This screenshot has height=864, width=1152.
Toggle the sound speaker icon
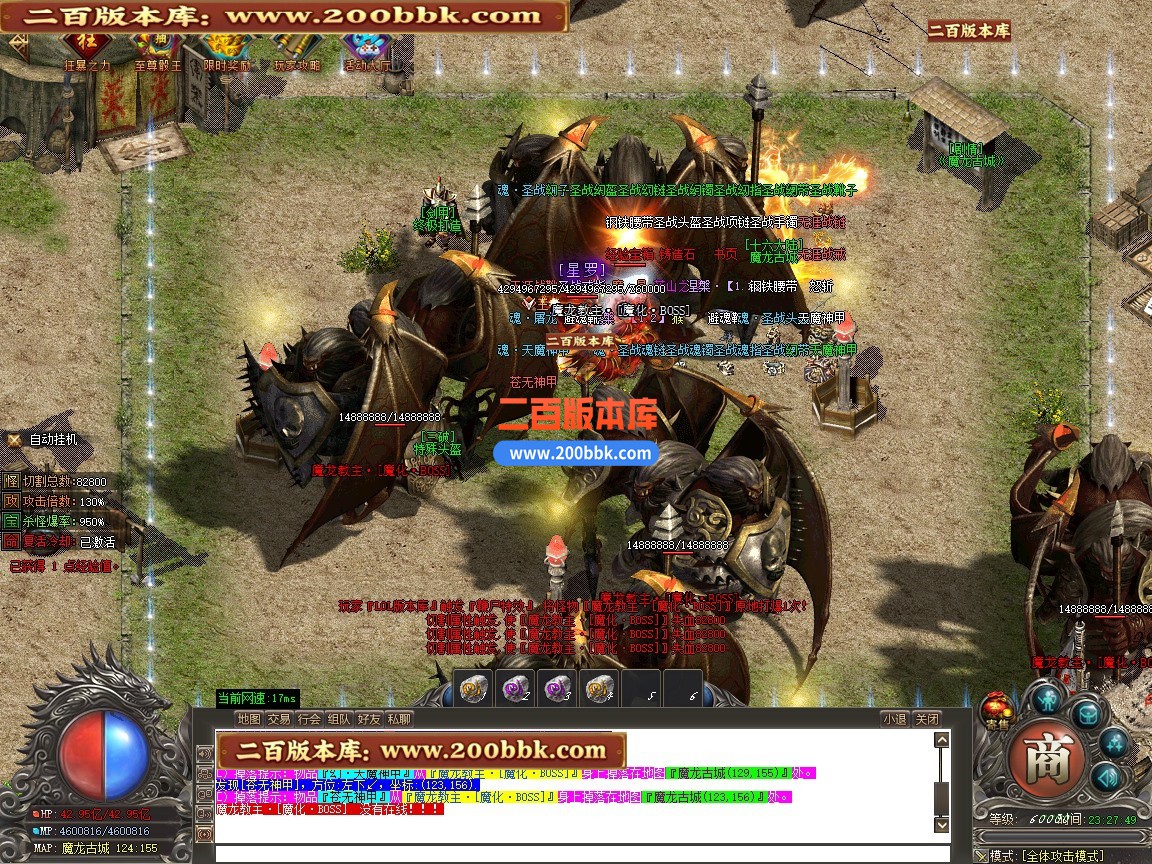pyautogui.click(x=1104, y=777)
